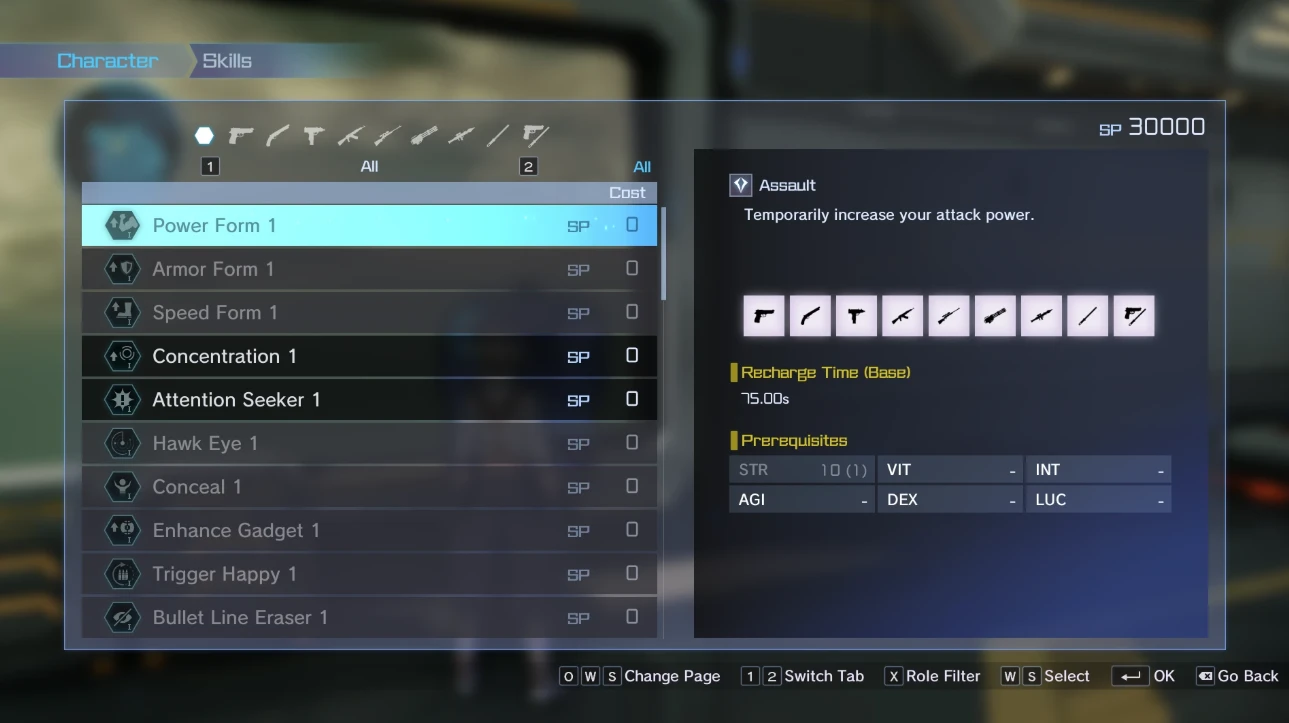This screenshot has height=723, width=1289.
Task: Click the Gatling Gun filter icon
Action: [423, 135]
